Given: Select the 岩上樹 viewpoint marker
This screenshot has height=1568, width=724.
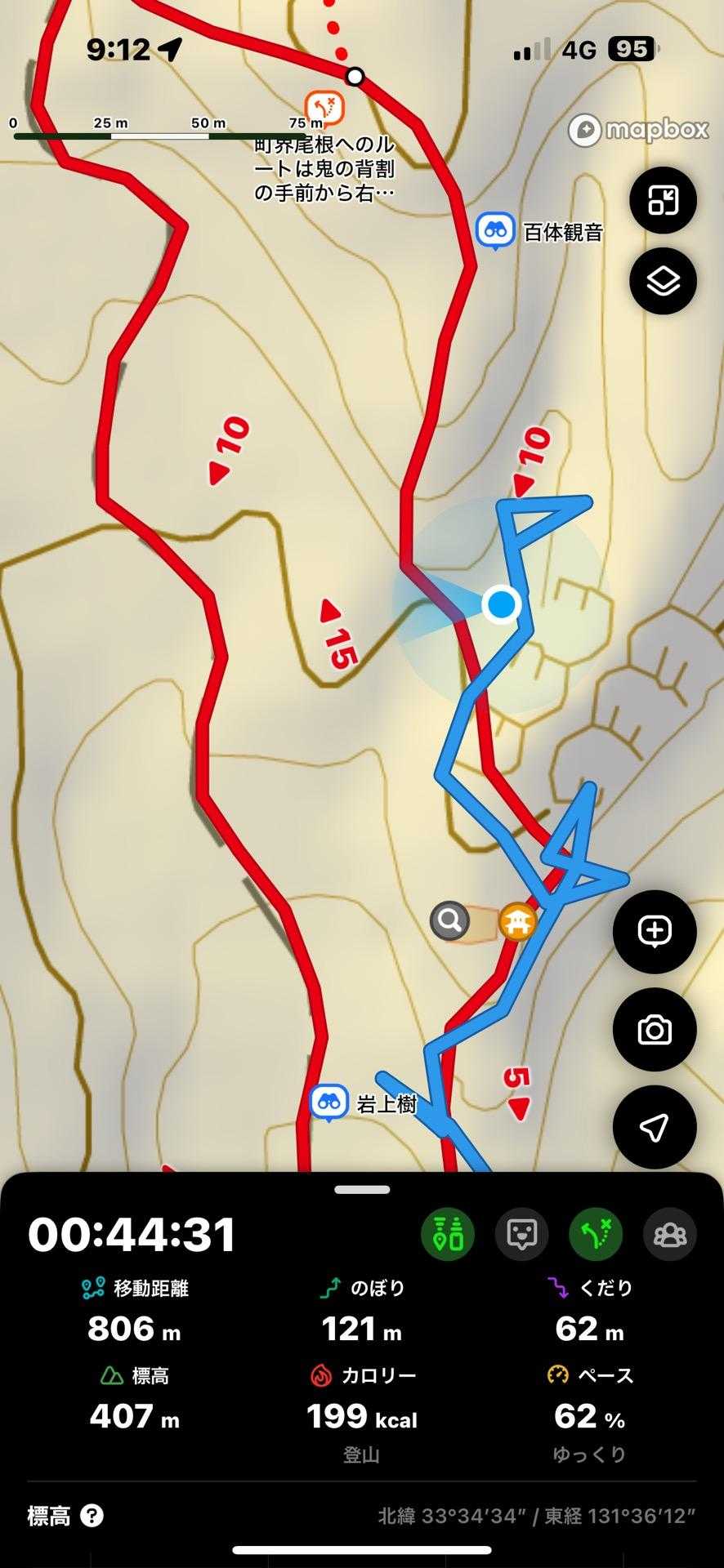Looking at the screenshot, I should 329,1102.
